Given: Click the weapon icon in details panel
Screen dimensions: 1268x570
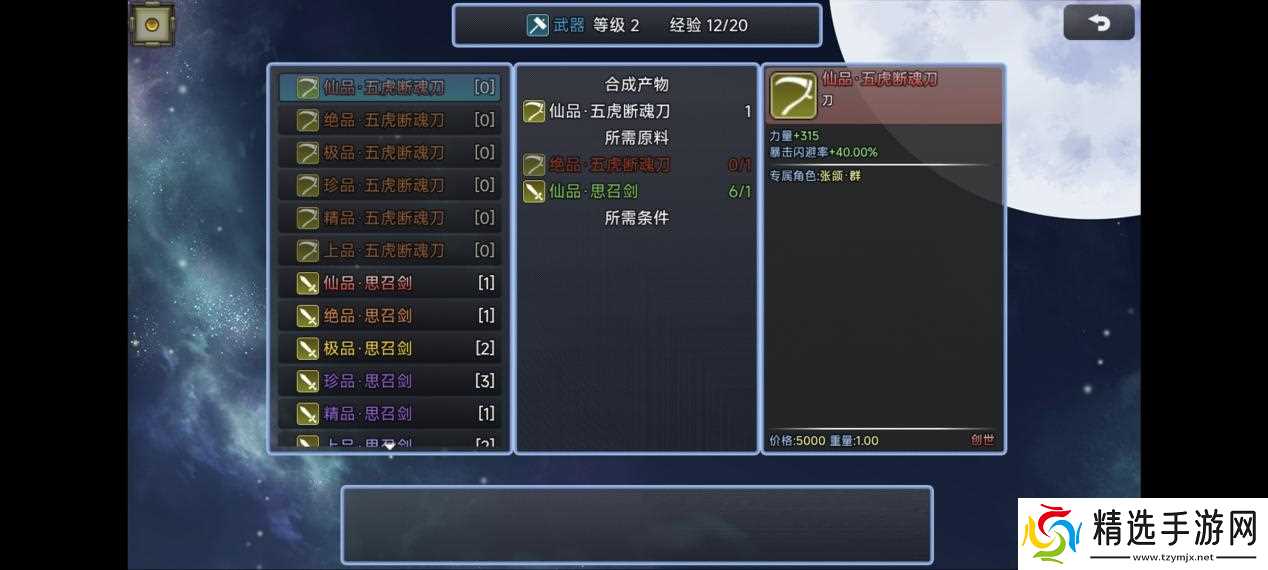Looking at the screenshot, I should tap(793, 96).
